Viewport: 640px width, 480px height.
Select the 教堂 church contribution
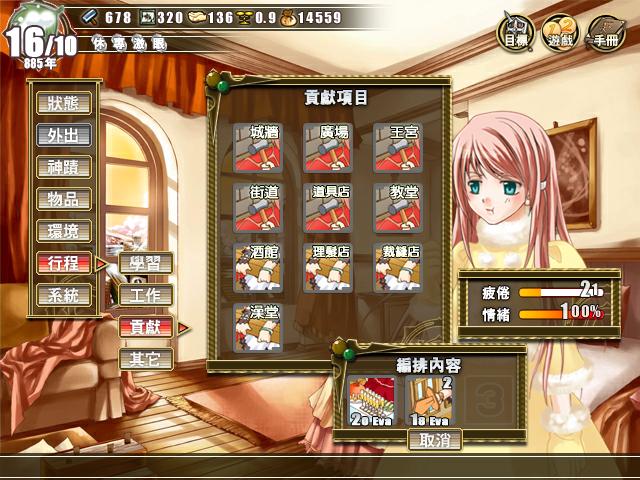click(397, 207)
